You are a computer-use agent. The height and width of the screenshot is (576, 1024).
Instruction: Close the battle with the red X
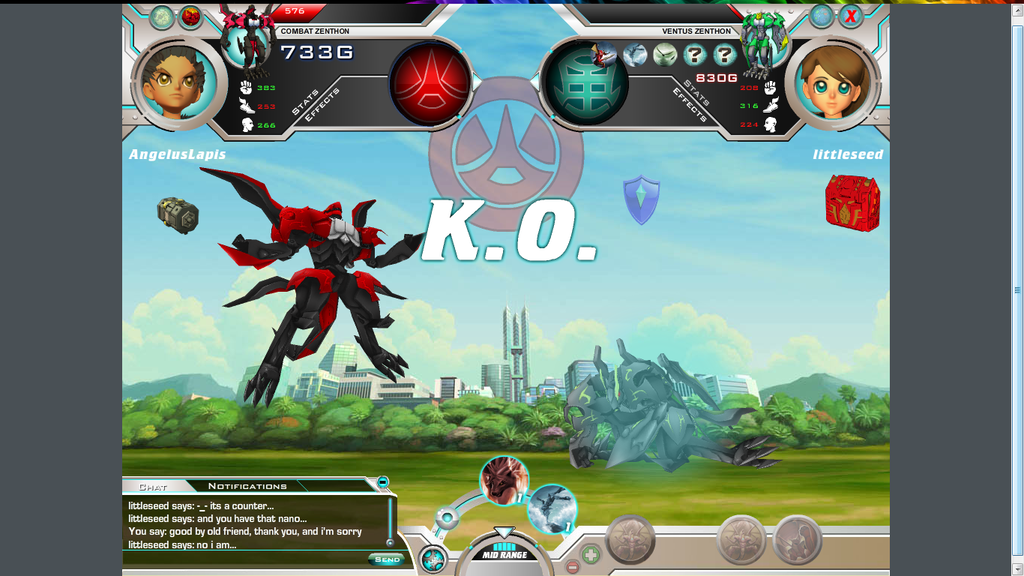click(x=851, y=16)
